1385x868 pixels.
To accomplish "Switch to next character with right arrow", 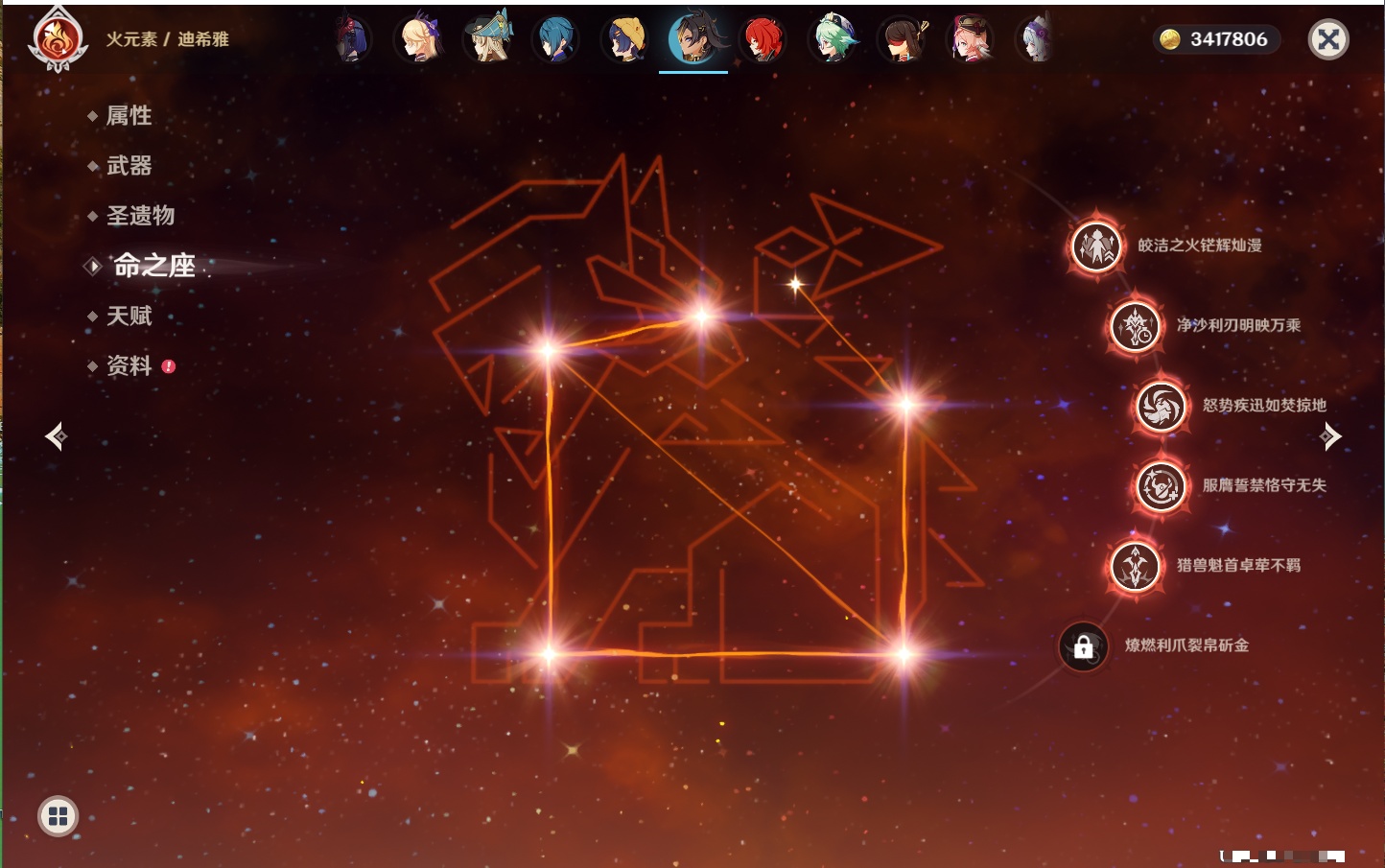I will coord(1330,436).
